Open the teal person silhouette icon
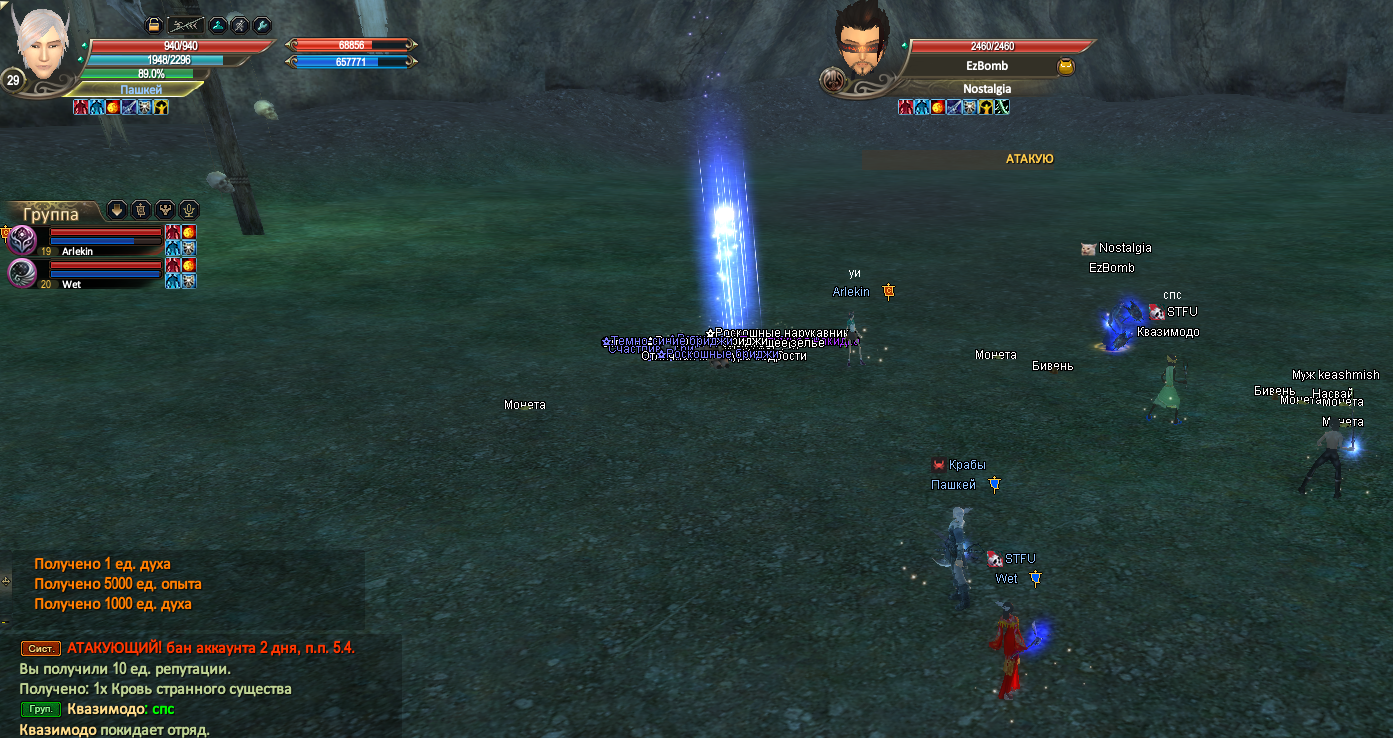The image size is (1393, 738). (218, 26)
